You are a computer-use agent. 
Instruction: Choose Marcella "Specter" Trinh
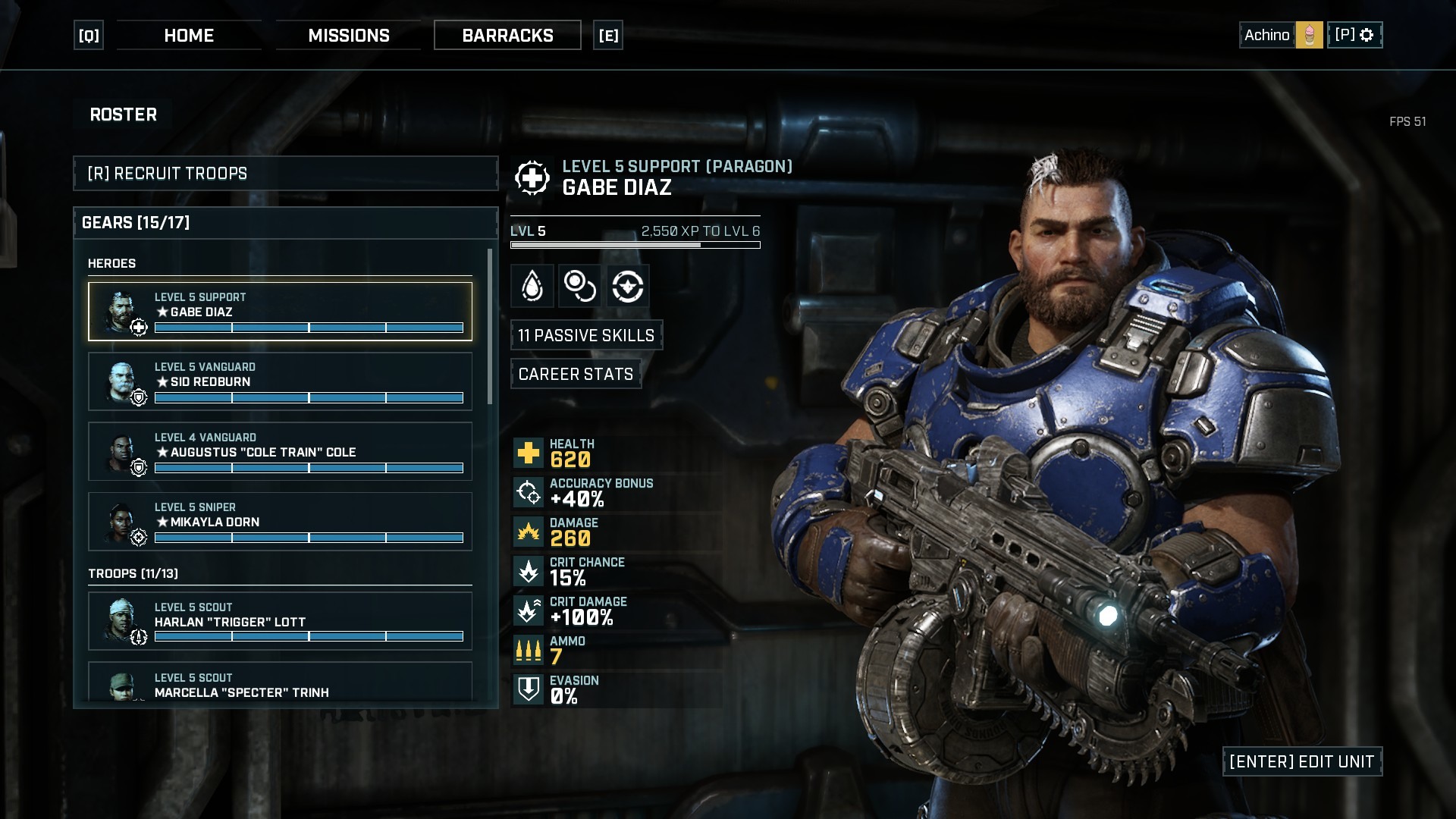point(280,685)
